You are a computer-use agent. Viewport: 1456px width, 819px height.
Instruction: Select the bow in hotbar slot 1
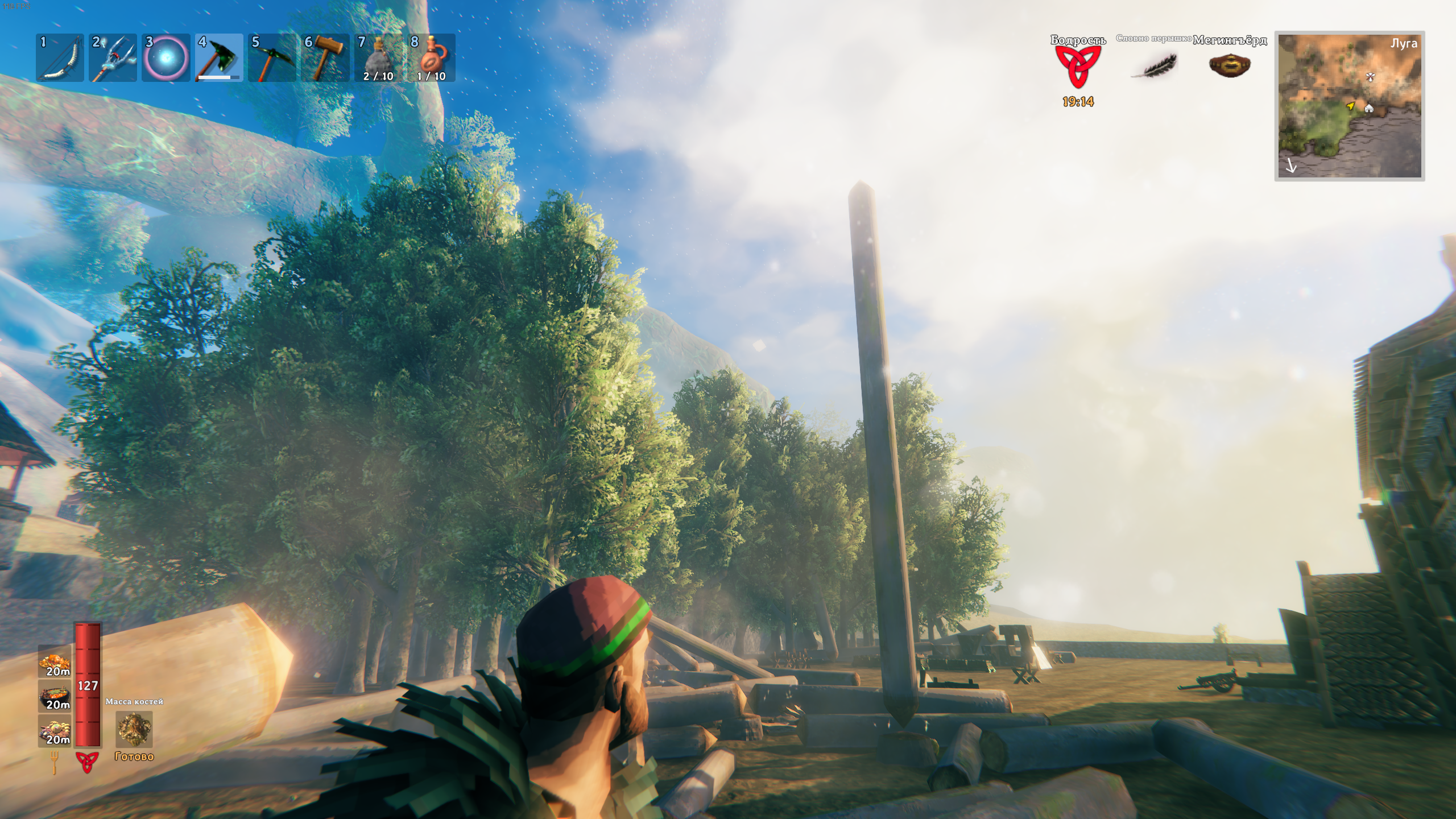[x=60, y=58]
